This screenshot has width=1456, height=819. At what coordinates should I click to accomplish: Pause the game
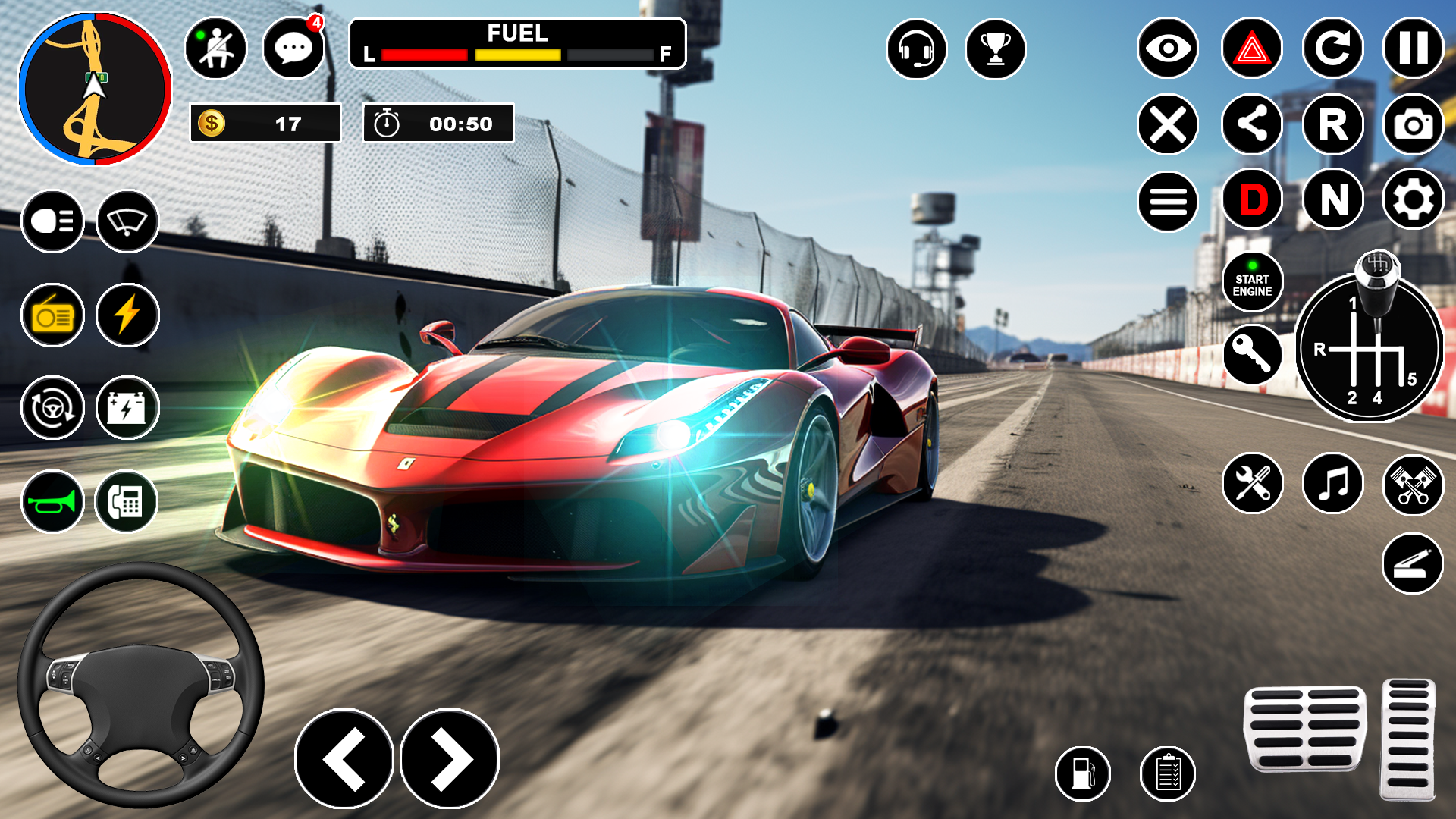tap(1413, 49)
